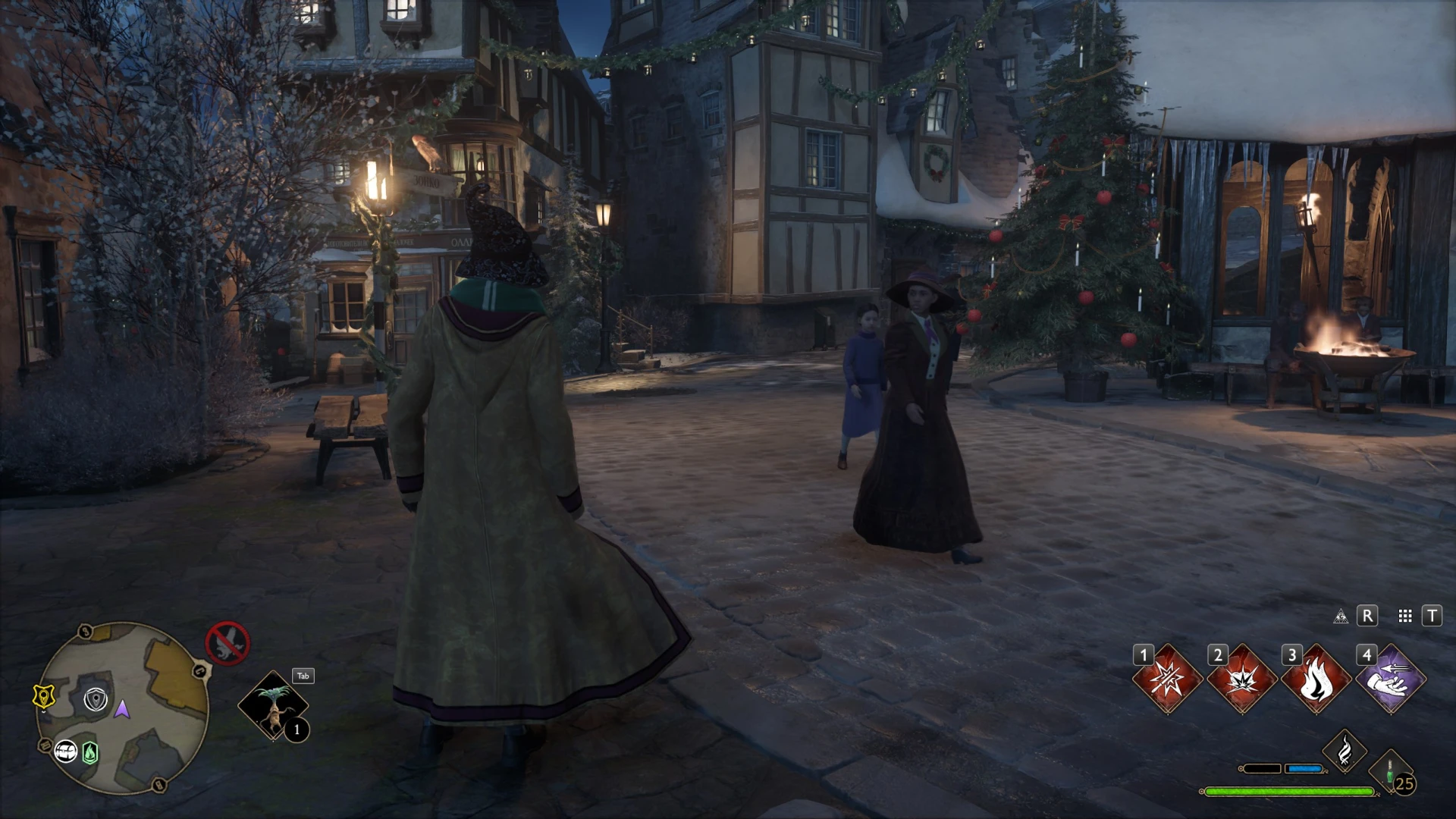
Task: Select the treasure chest marker on minimap
Action: click(x=67, y=751)
